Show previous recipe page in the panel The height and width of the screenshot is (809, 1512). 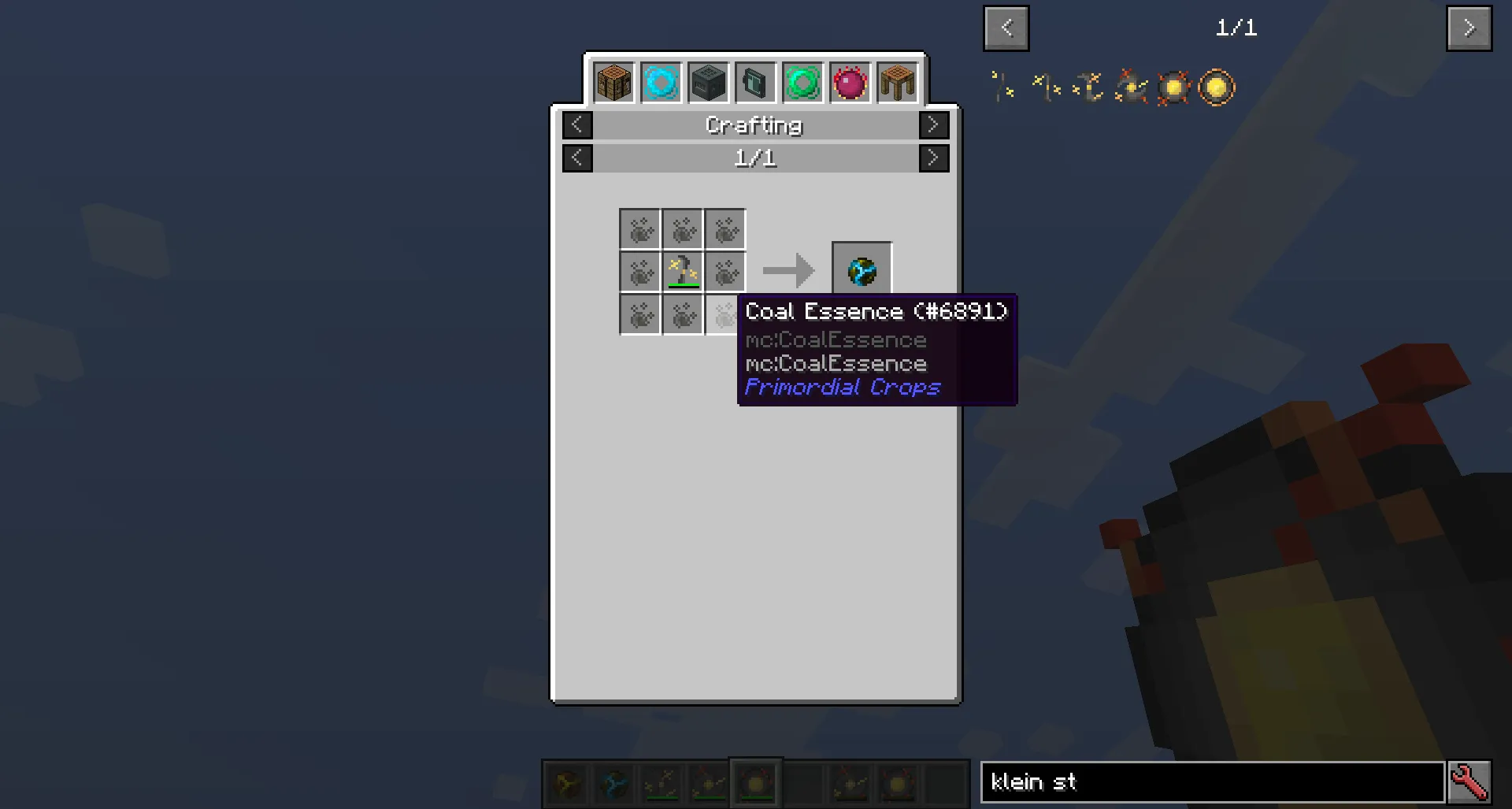[x=577, y=158]
